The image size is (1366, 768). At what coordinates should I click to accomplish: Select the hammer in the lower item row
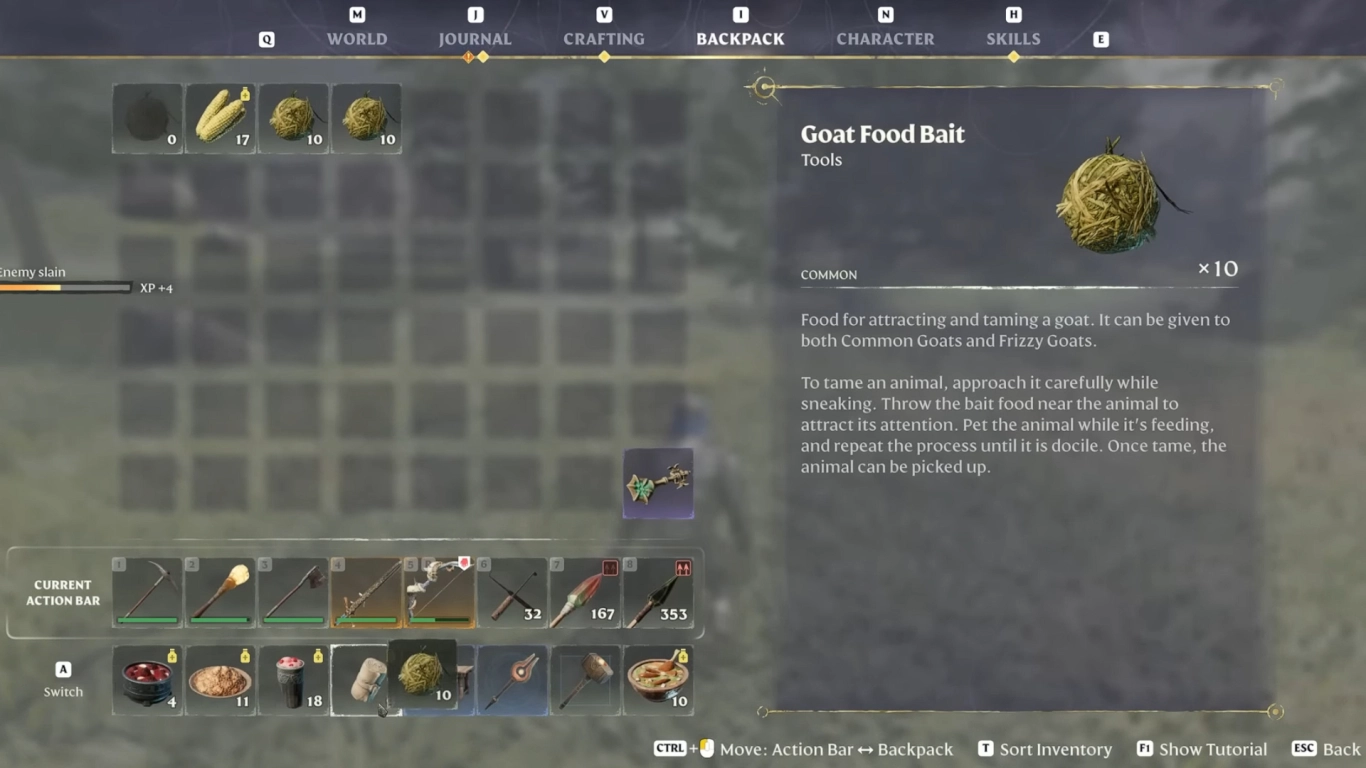click(585, 680)
